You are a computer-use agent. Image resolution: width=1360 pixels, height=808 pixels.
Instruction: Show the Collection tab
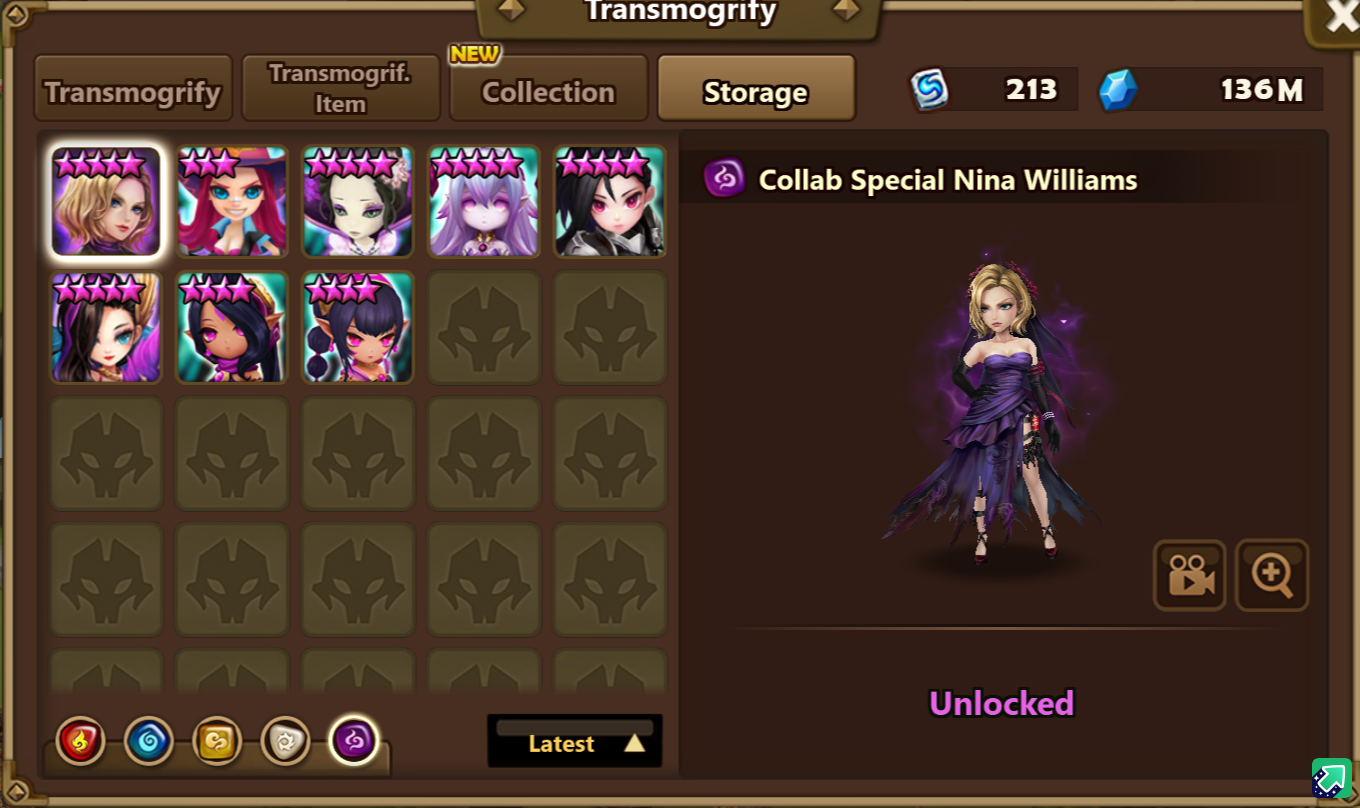coord(548,92)
